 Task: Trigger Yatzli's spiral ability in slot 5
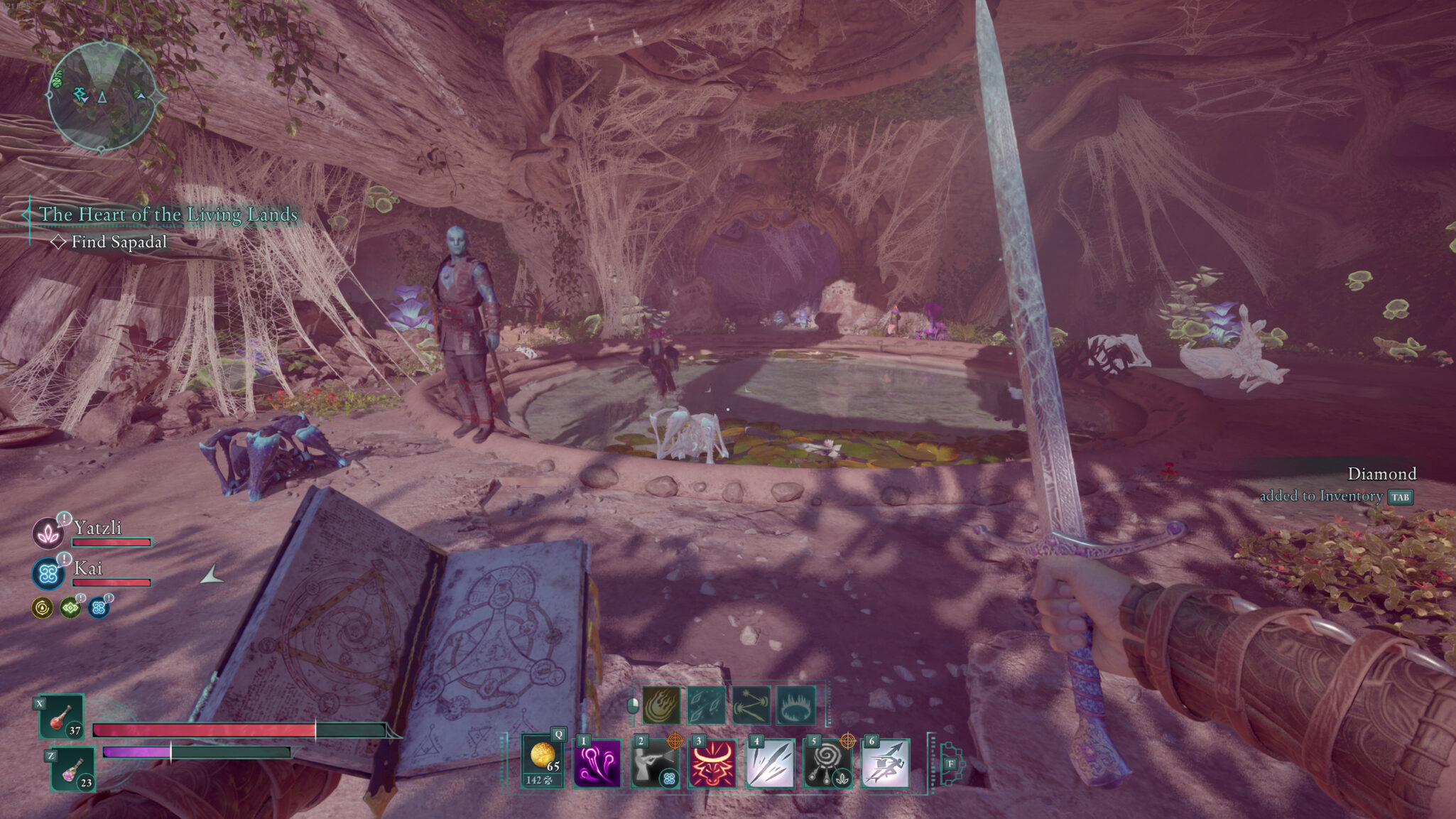827,764
